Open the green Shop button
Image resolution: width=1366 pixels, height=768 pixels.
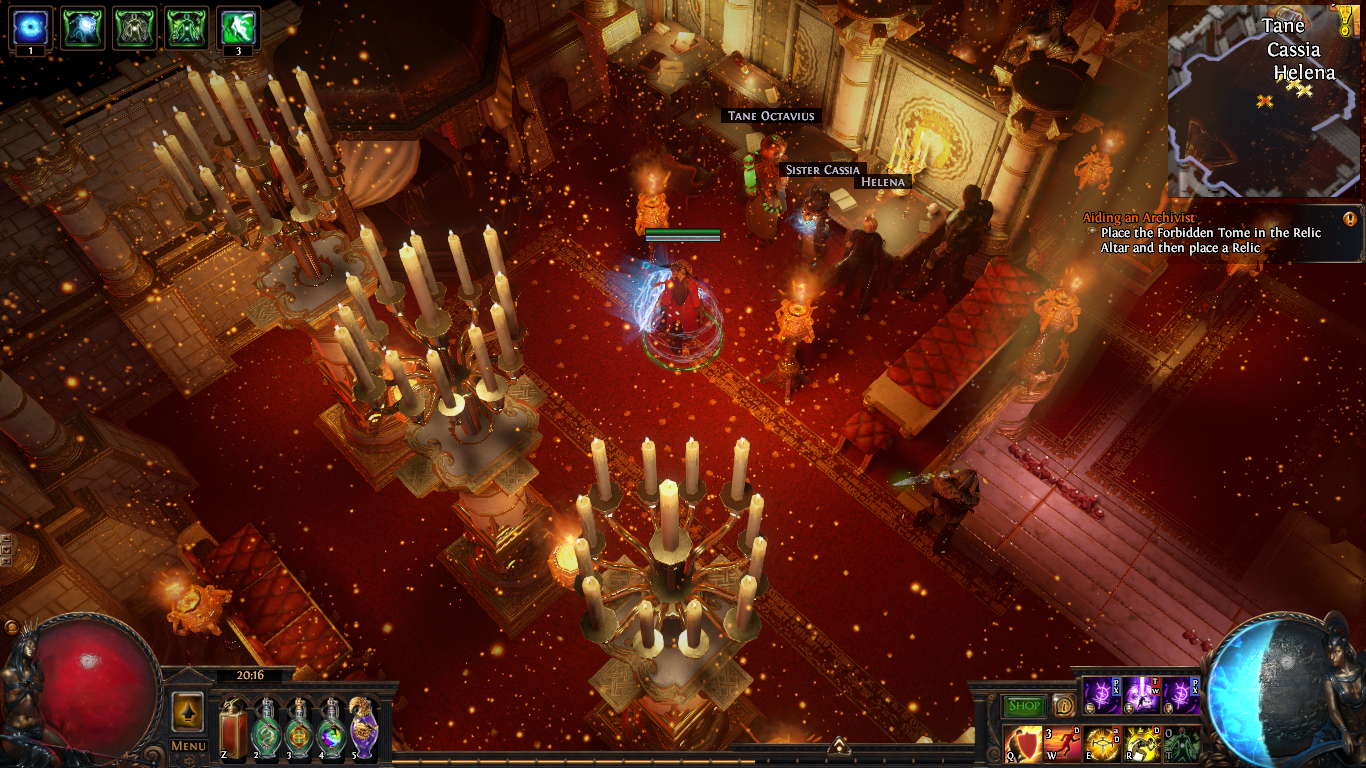1024,706
